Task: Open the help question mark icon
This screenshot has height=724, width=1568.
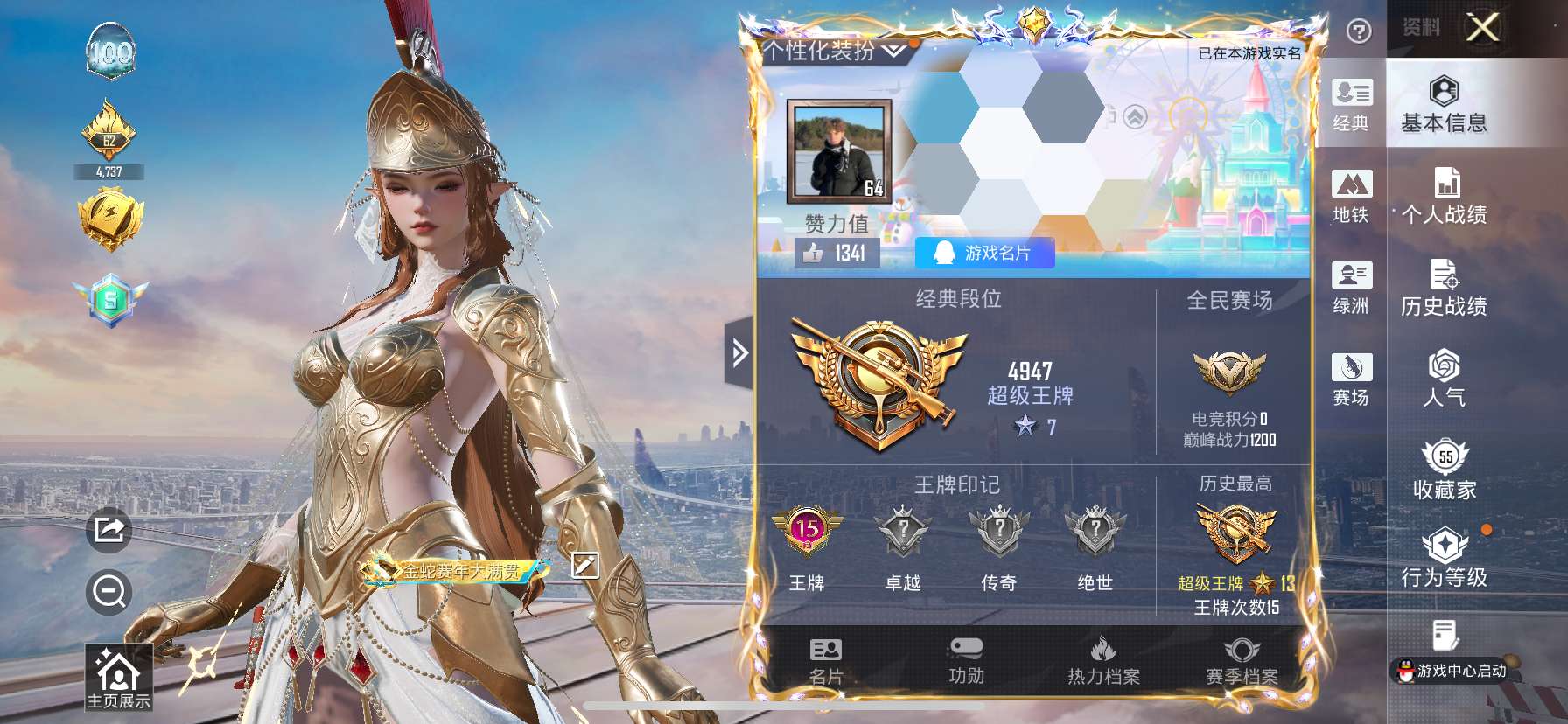Action: click(x=1357, y=31)
